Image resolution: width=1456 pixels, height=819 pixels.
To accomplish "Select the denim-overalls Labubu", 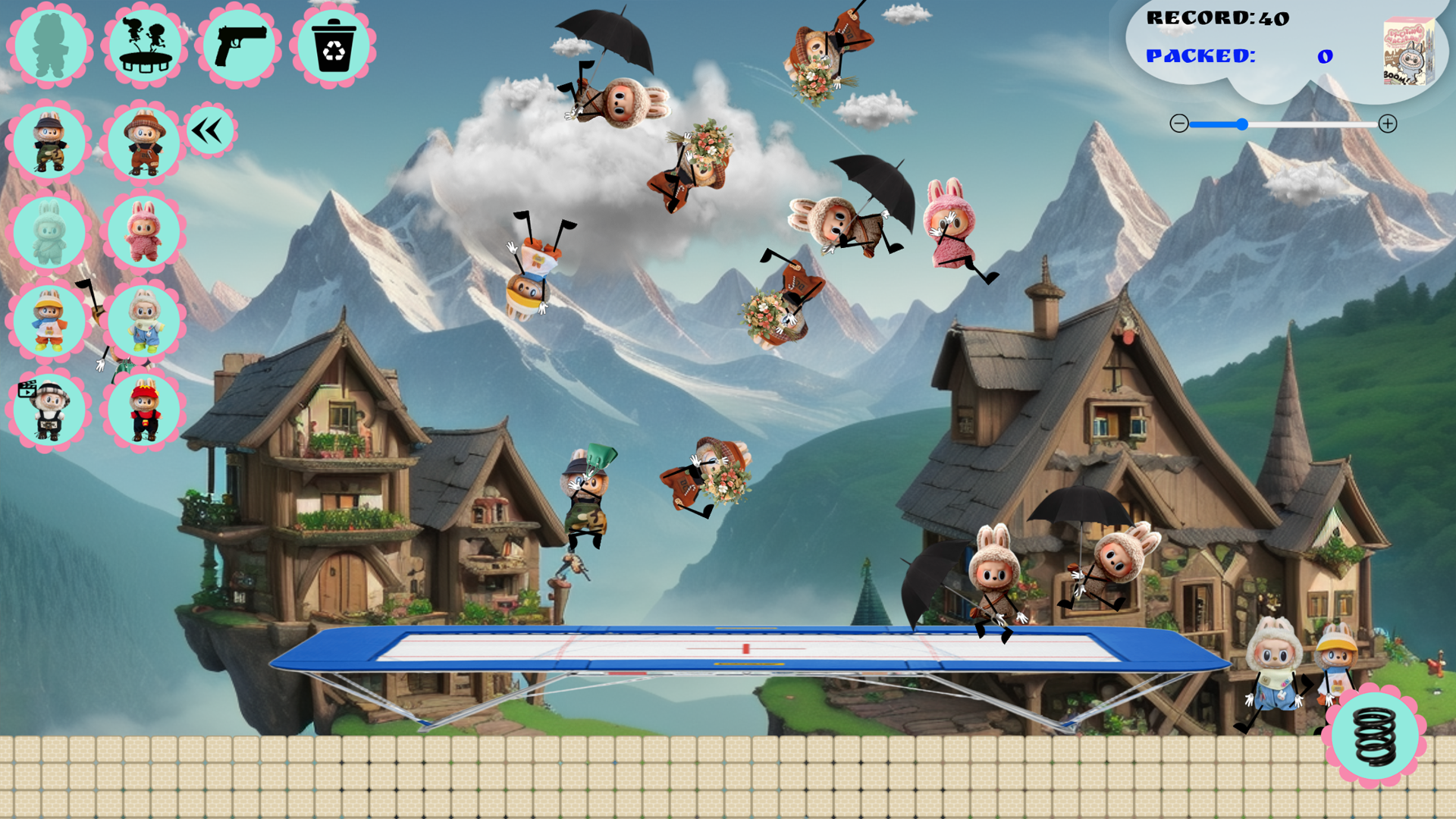I will pos(144,322).
